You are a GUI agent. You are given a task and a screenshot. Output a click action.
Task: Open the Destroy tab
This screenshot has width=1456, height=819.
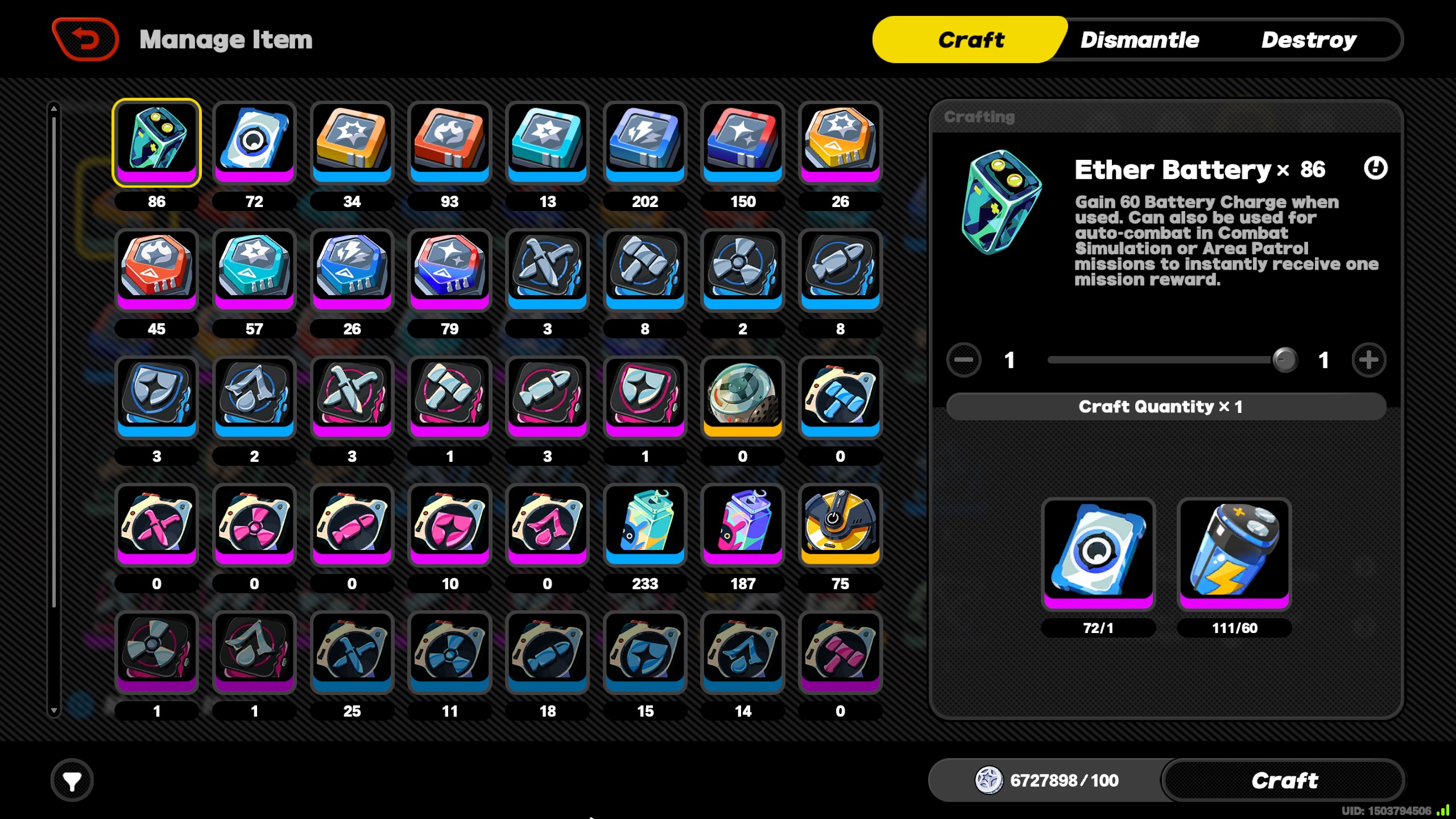click(x=1308, y=40)
